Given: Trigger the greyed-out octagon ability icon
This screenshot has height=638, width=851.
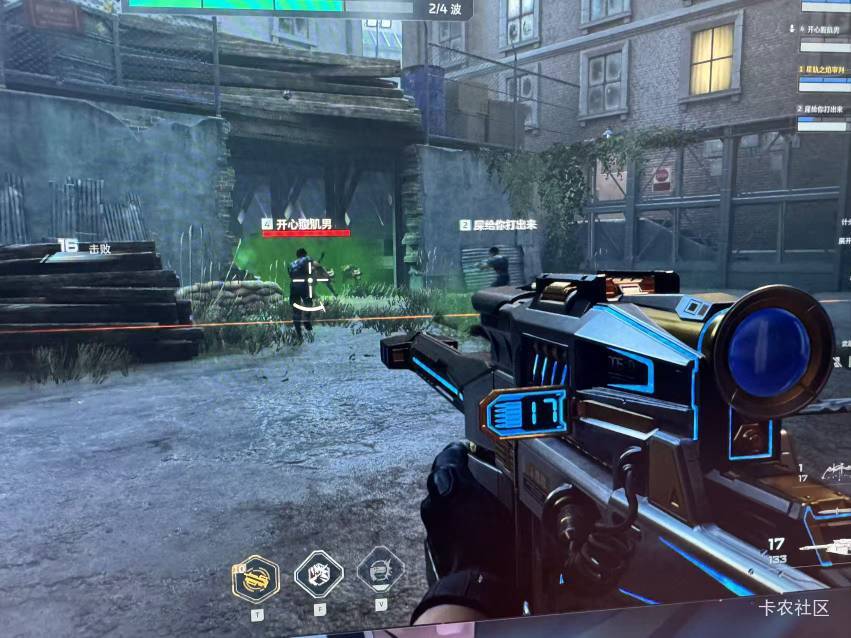Looking at the screenshot, I should pos(380,571).
